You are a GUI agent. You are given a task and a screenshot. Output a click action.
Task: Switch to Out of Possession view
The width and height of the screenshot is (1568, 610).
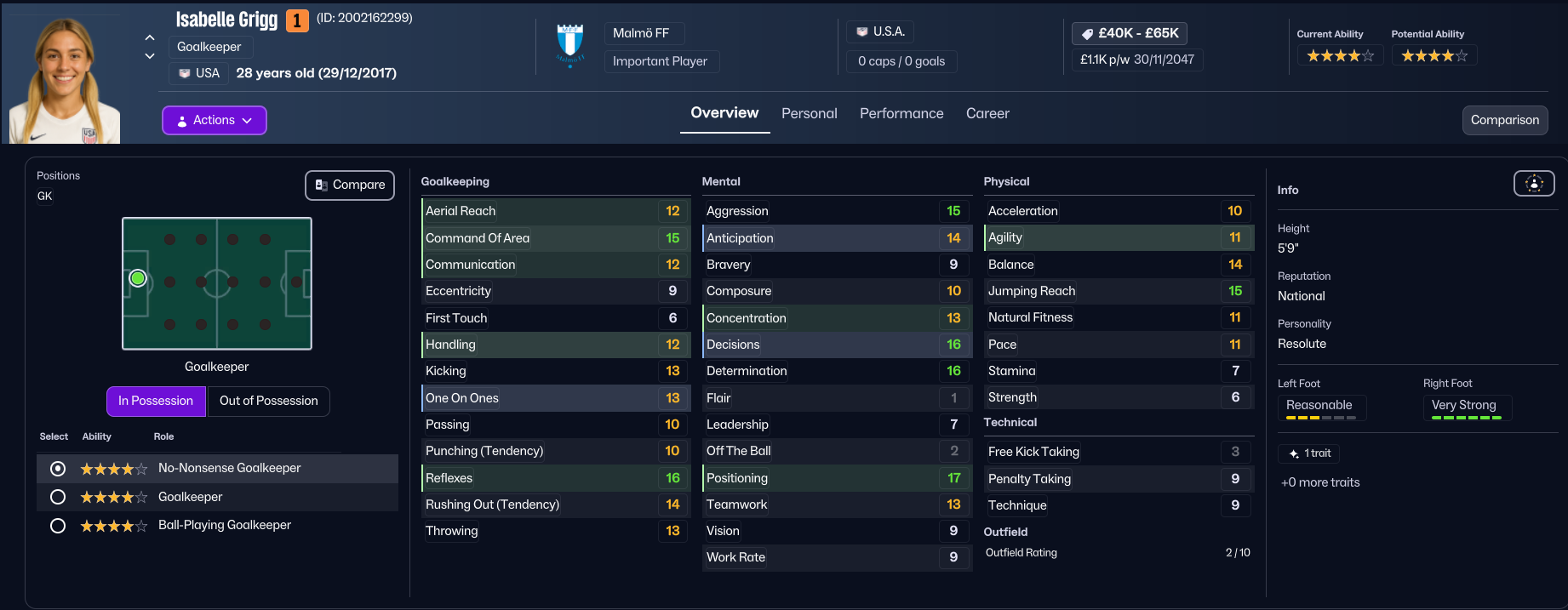coord(268,401)
